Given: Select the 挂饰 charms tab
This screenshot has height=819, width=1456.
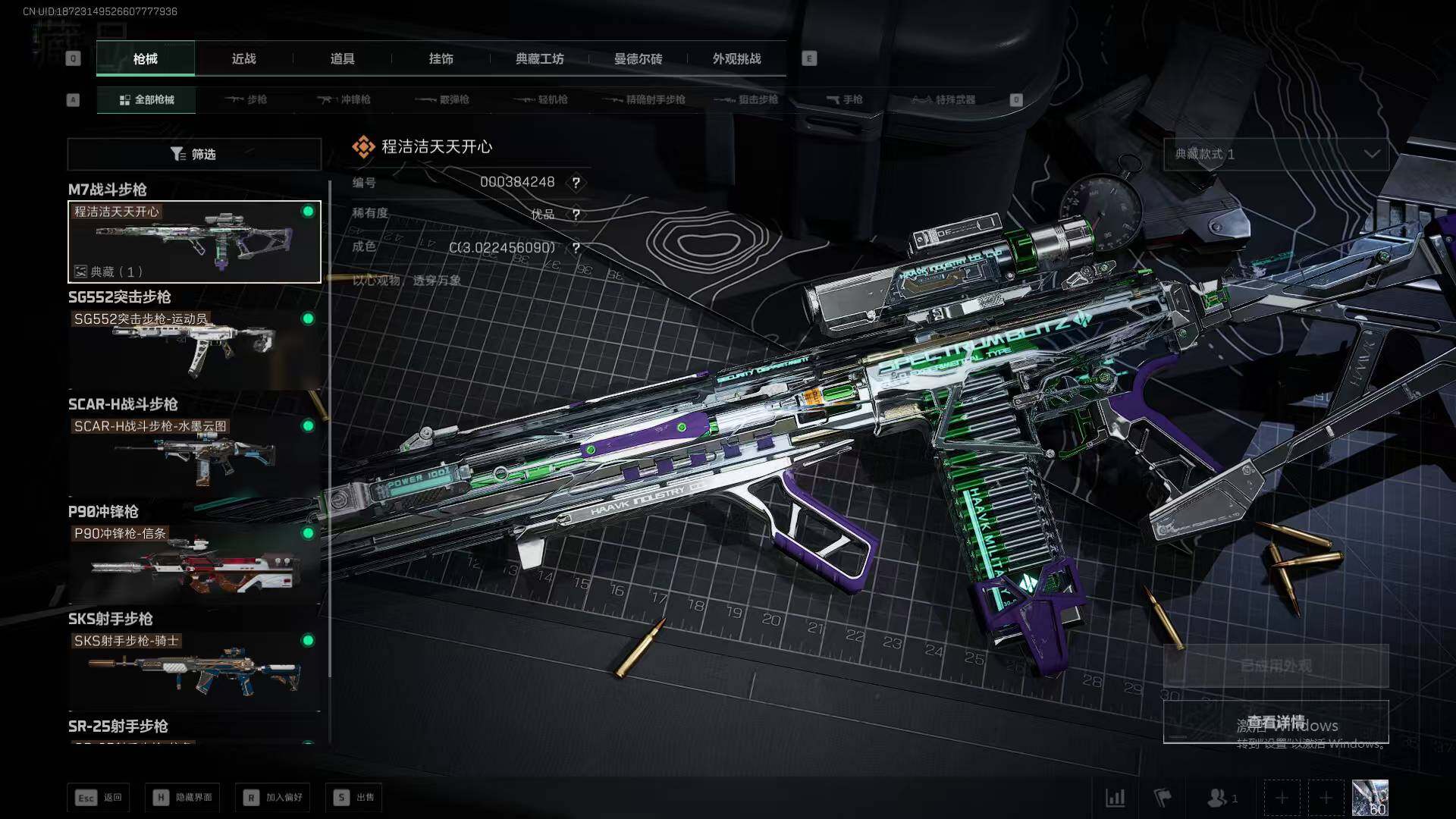Looking at the screenshot, I should tap(441, 58).
